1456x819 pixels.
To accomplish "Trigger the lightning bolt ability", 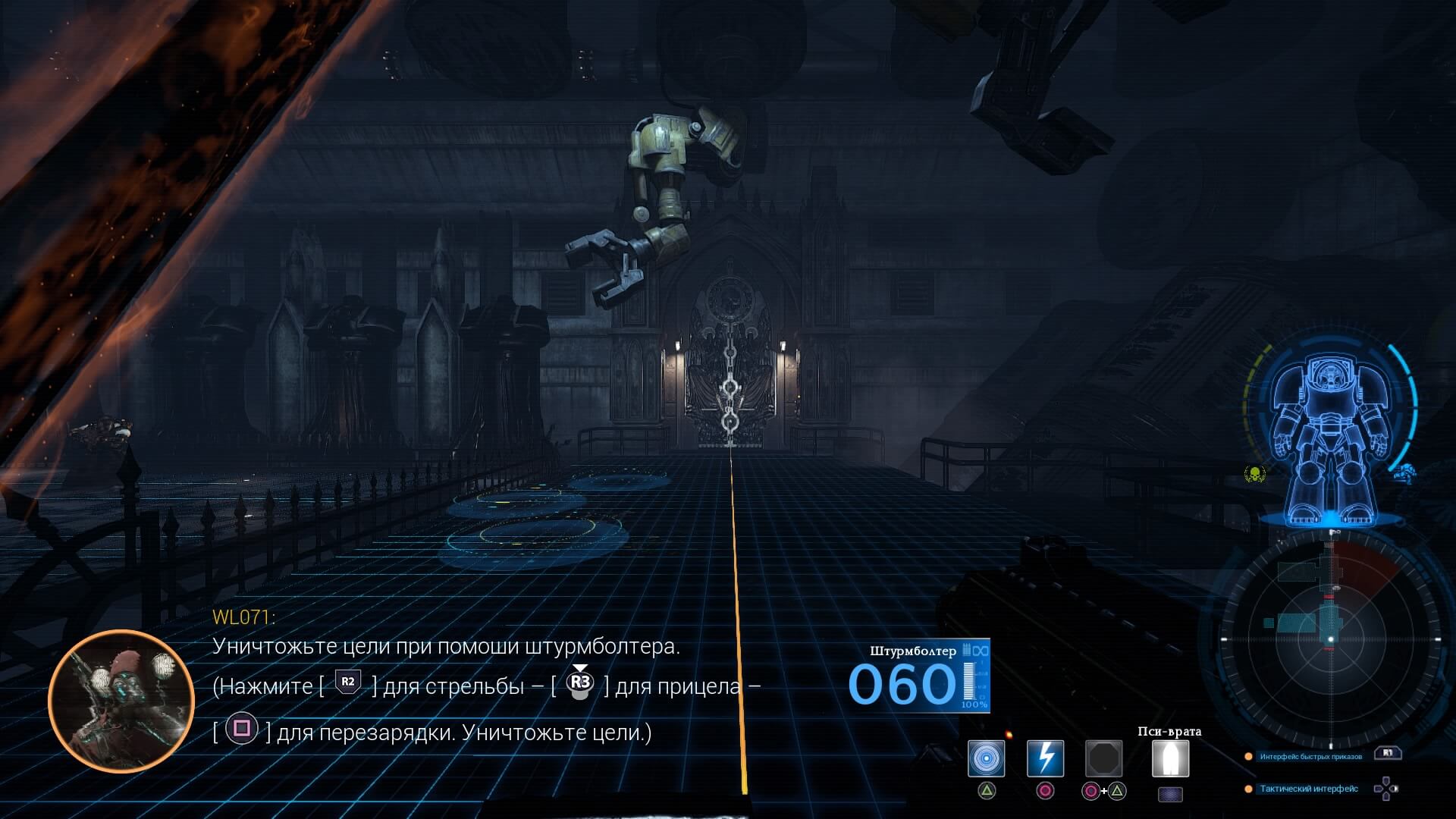I will coord(1045,758).
